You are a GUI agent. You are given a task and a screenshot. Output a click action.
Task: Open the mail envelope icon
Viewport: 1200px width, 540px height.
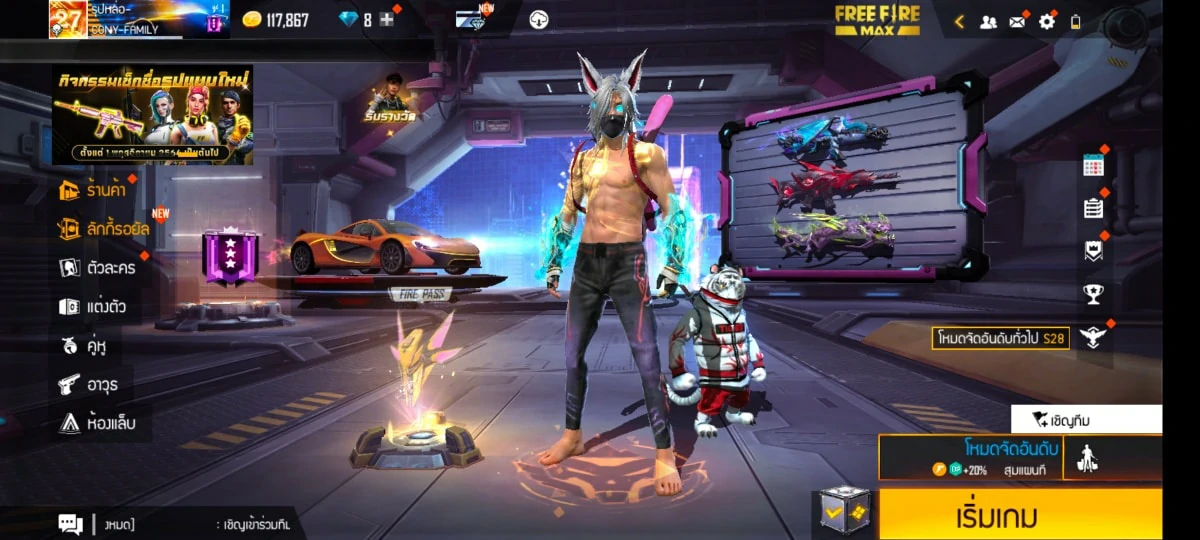(x=1018, y=21)
